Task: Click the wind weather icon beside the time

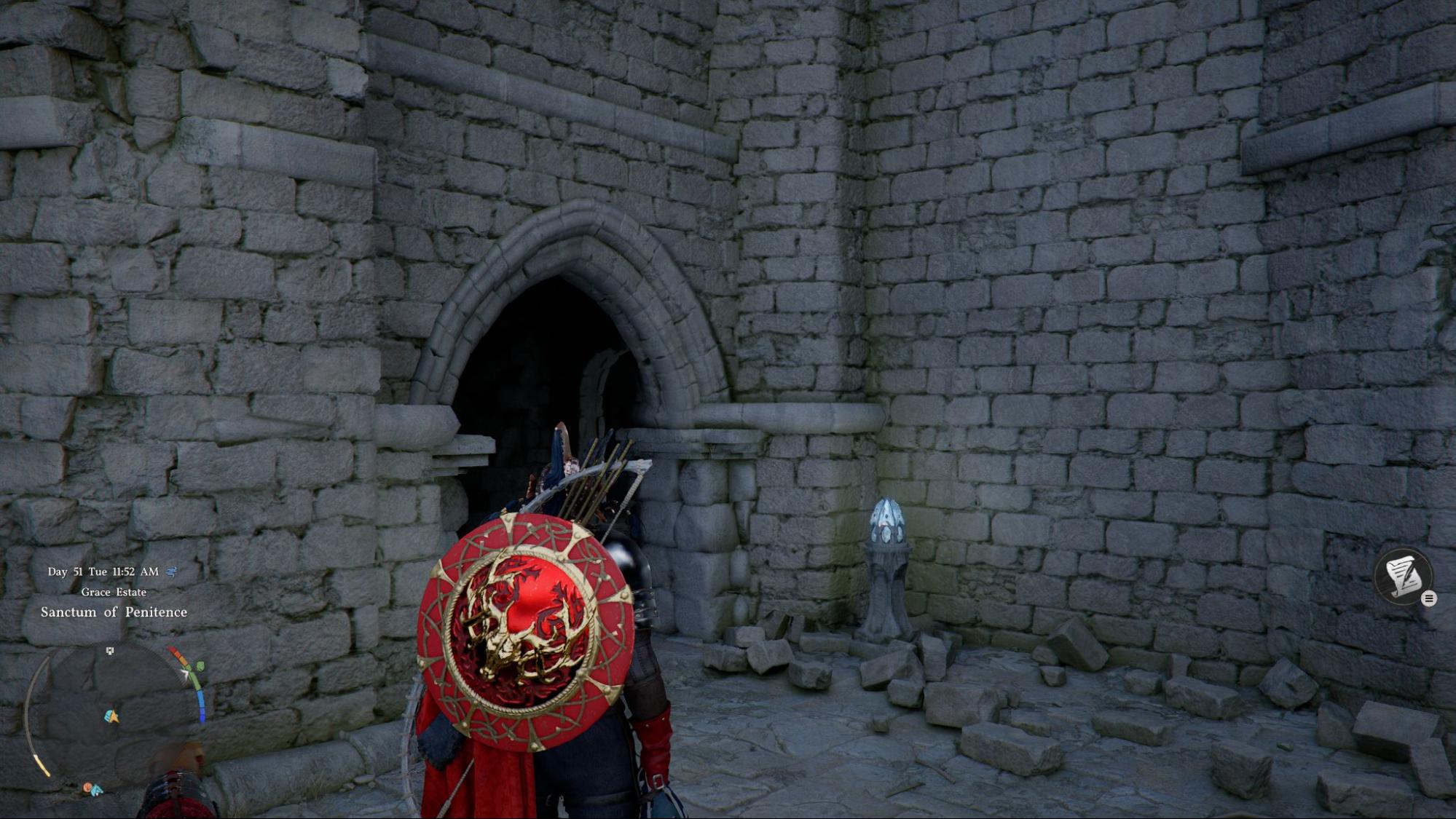Action: pos(172,571)
